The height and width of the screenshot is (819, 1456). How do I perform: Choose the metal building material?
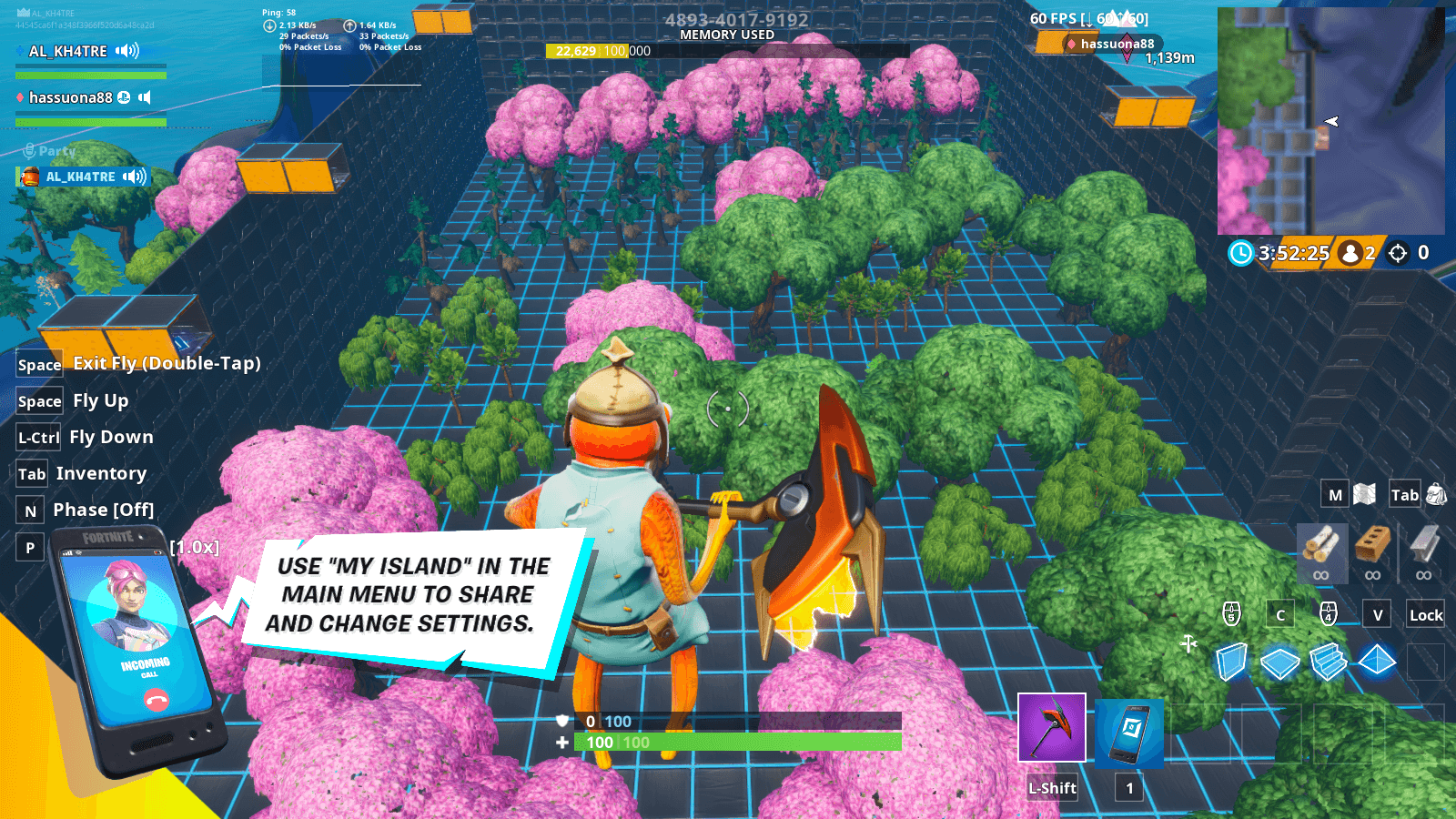coord(1424,545)
